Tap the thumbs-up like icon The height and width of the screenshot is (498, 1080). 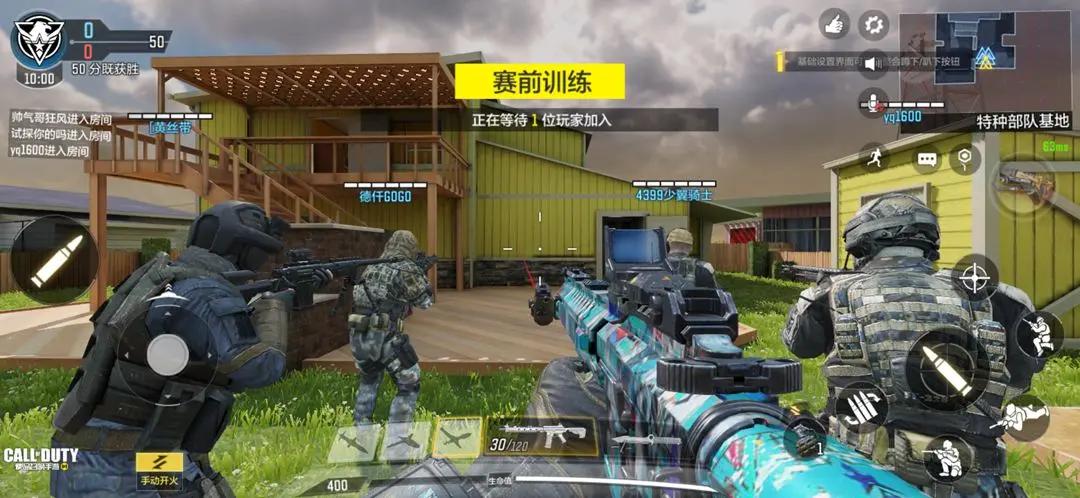834,24
